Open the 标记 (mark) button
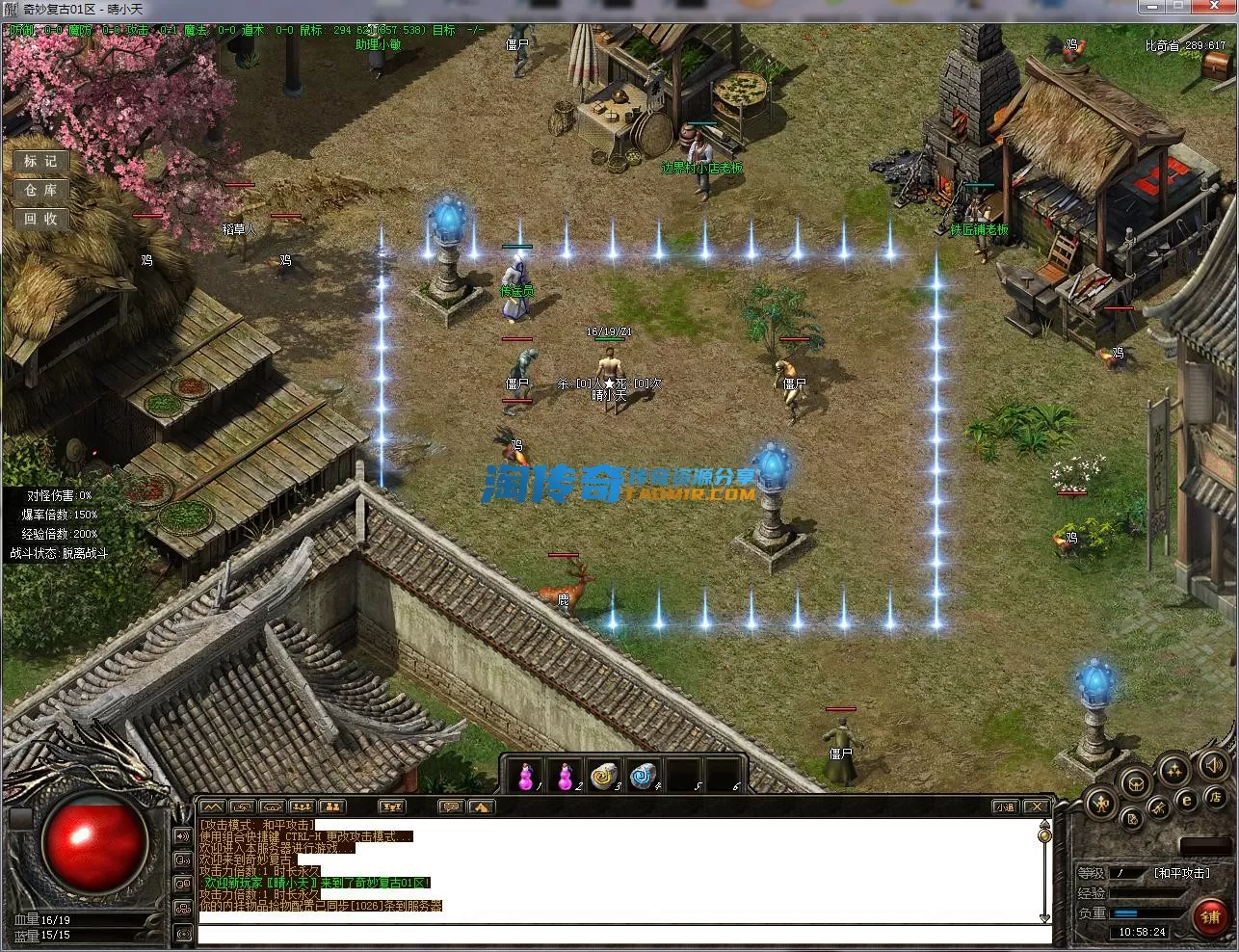This screenshot has height=952, width=1239. pyautogui.click(x=41, y=161)
